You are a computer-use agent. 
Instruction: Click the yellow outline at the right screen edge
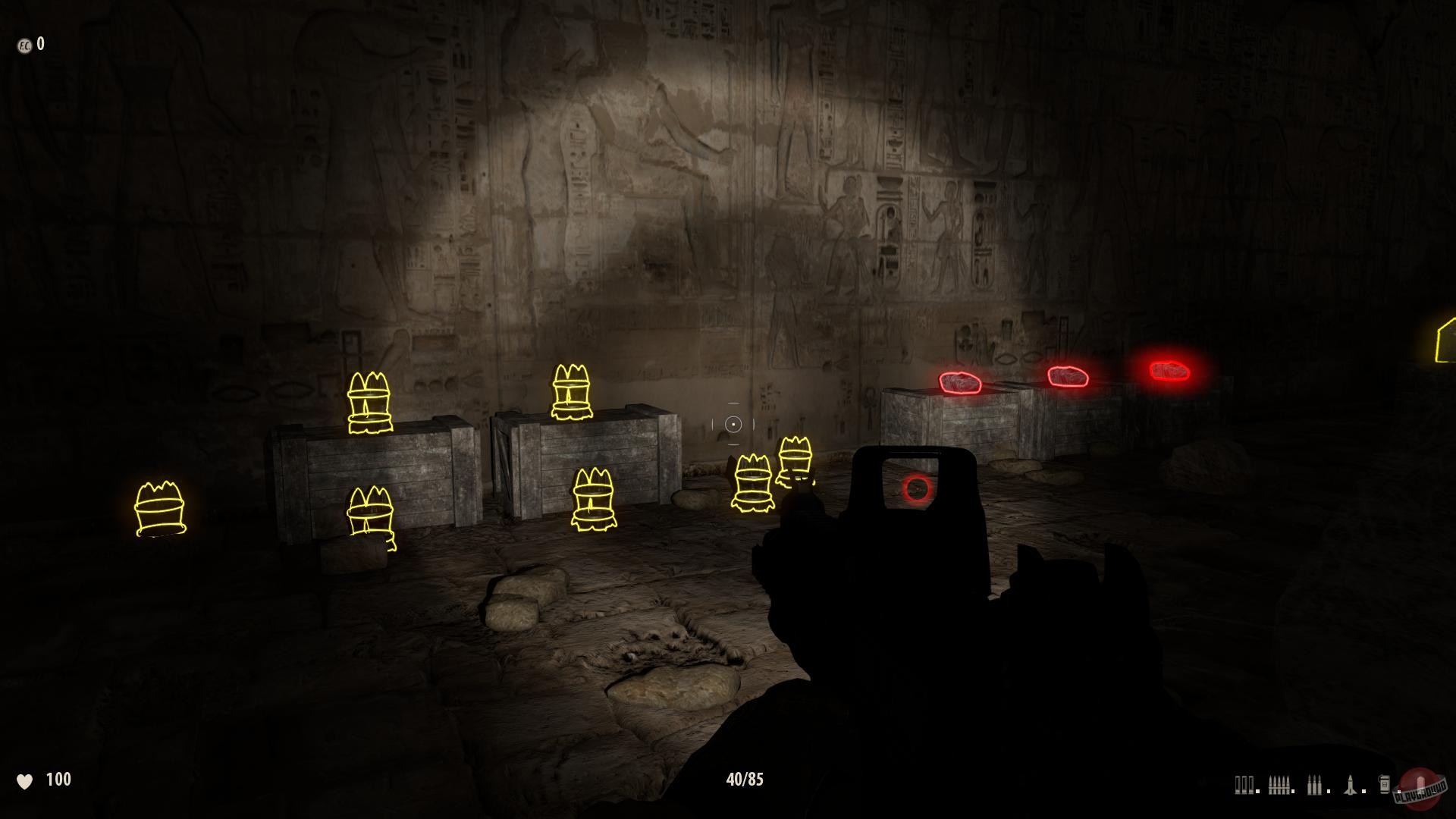tap(1445, 343)
